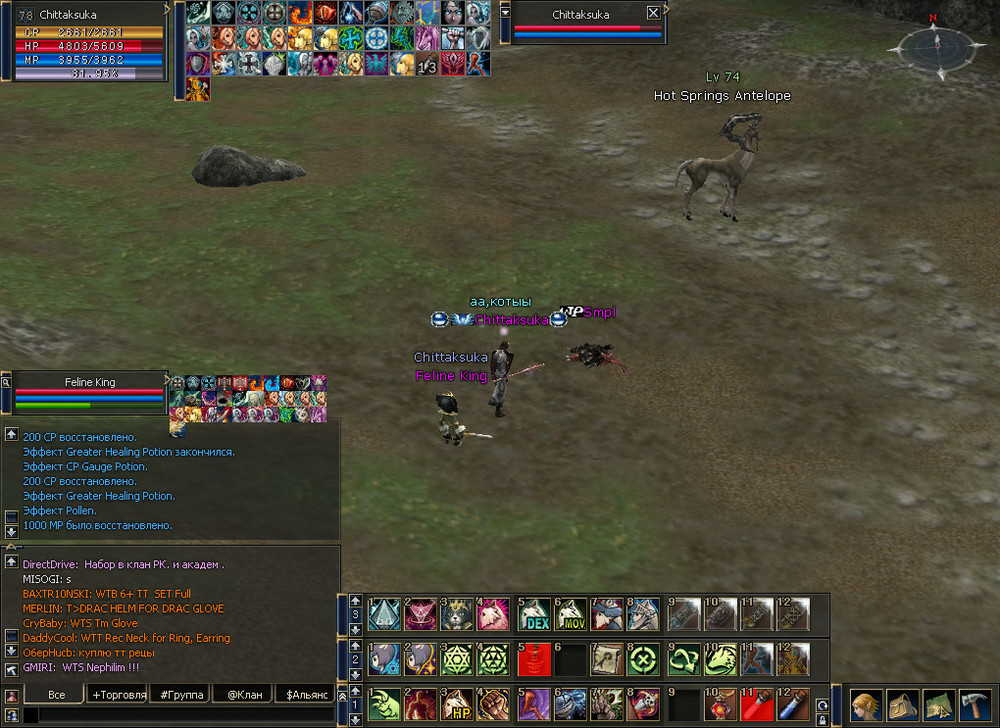Viewport: 1000px width, 728px height.
Task: Show the $Альянс chat tab
Action: 307,694
